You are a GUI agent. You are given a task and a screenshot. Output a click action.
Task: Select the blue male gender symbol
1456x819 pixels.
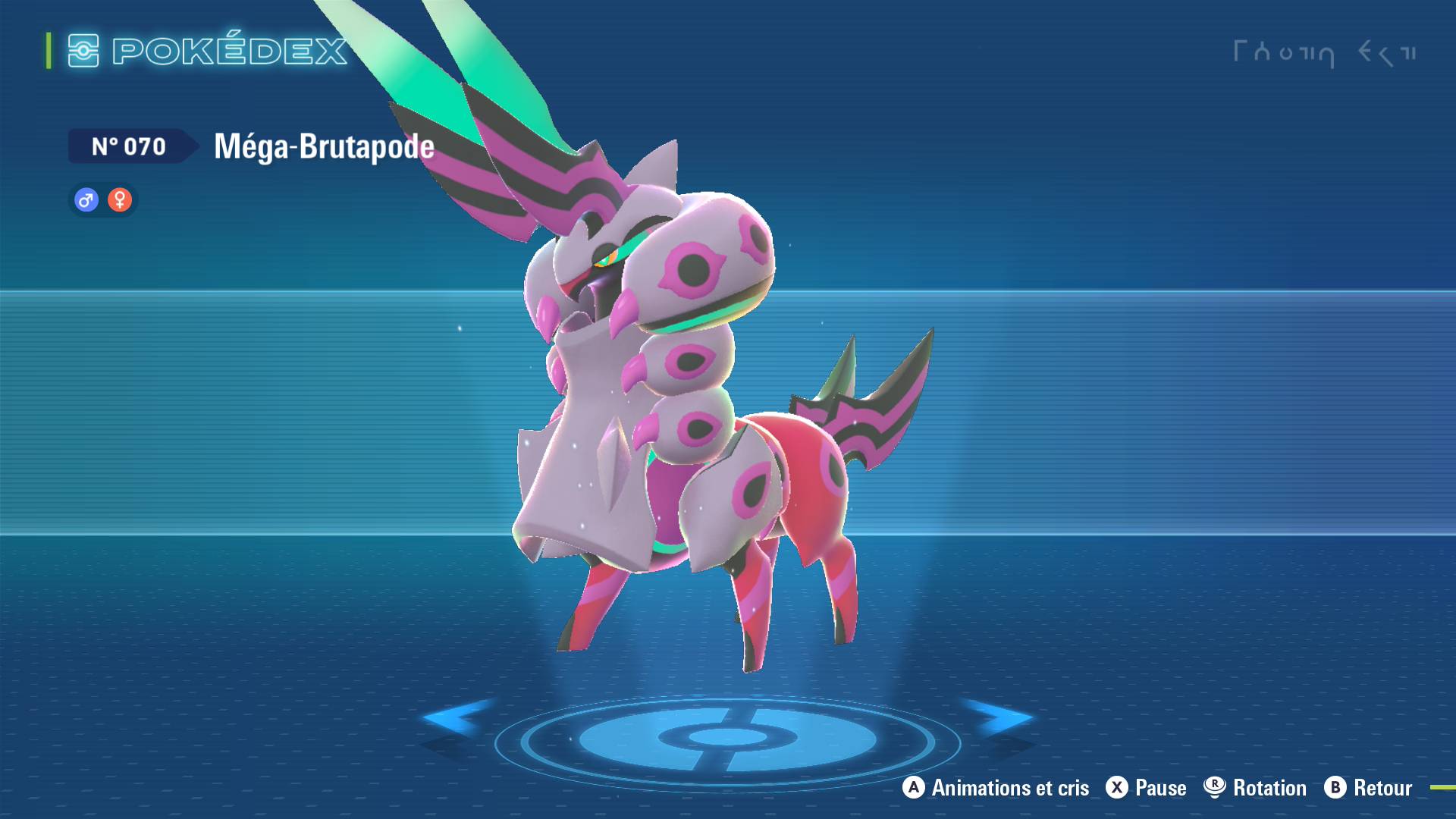[x=86, y=199]
